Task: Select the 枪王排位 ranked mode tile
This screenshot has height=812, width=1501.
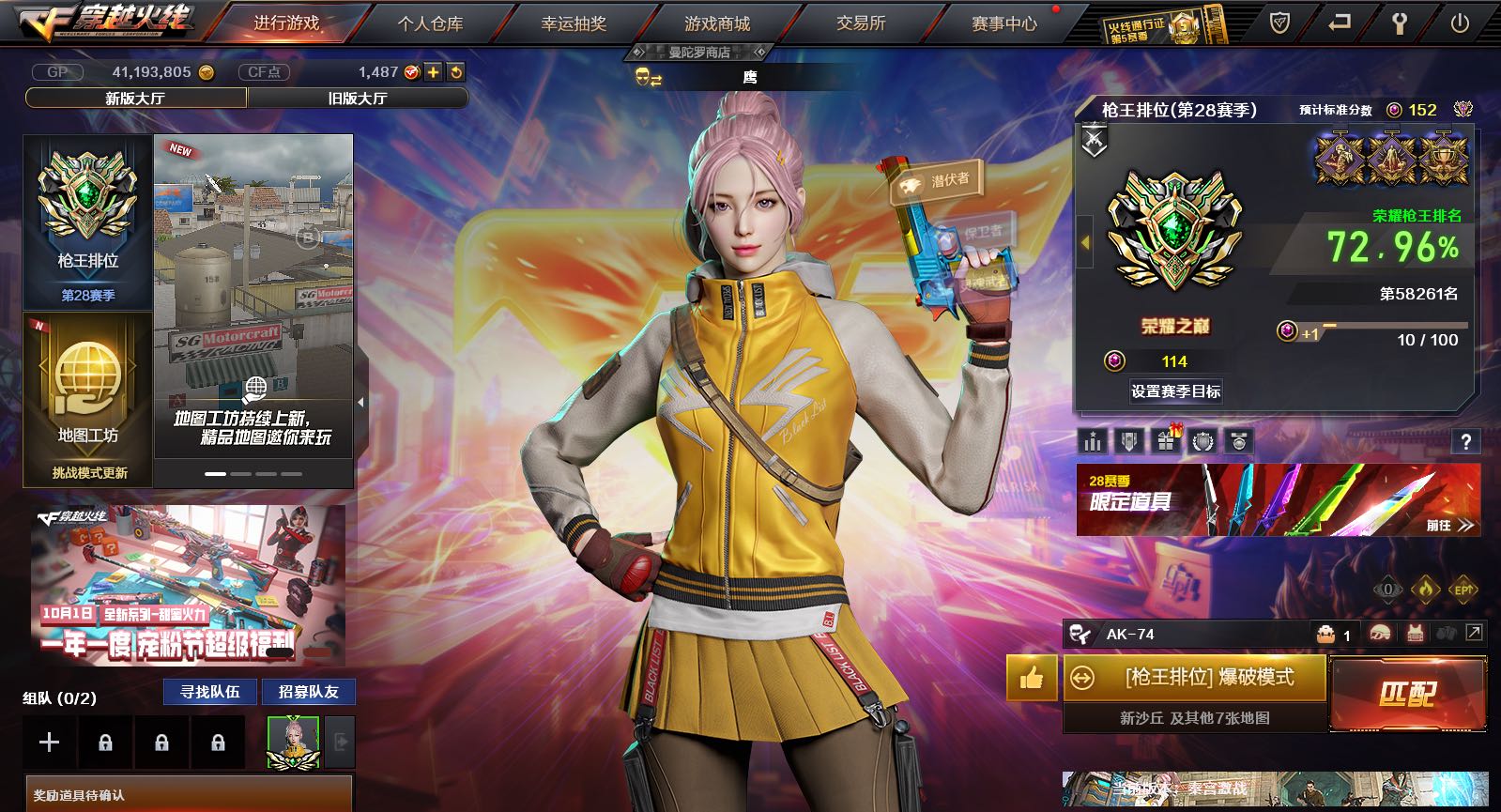Action: 88,222
